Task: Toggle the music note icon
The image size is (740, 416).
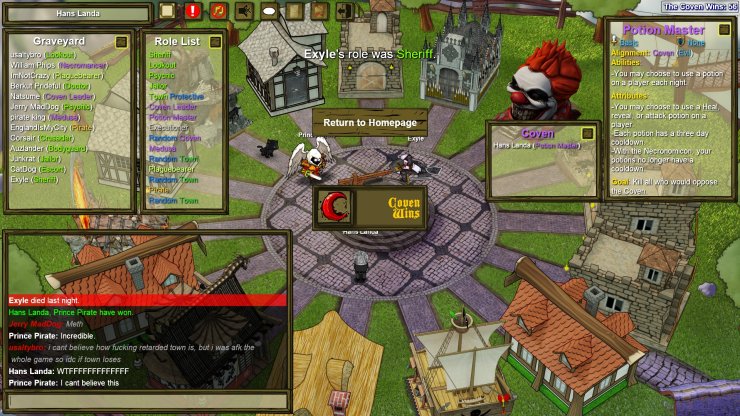Action: click(218, 11)
